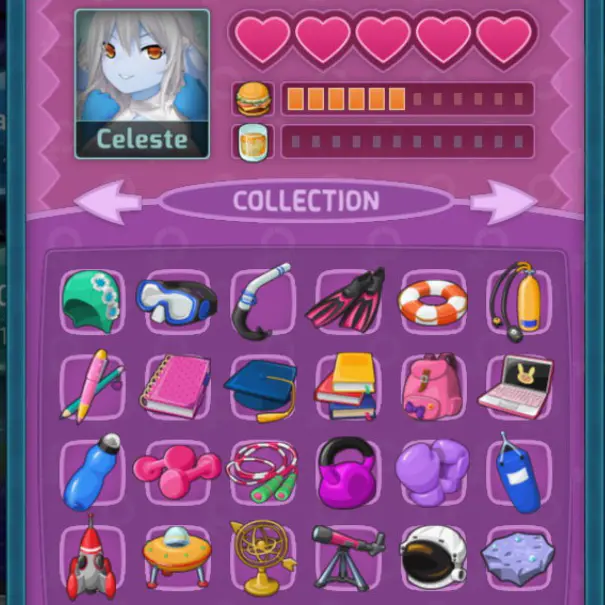Select the pink bunny laptop
Screen dimensions: 605x605
click(517, 386)
